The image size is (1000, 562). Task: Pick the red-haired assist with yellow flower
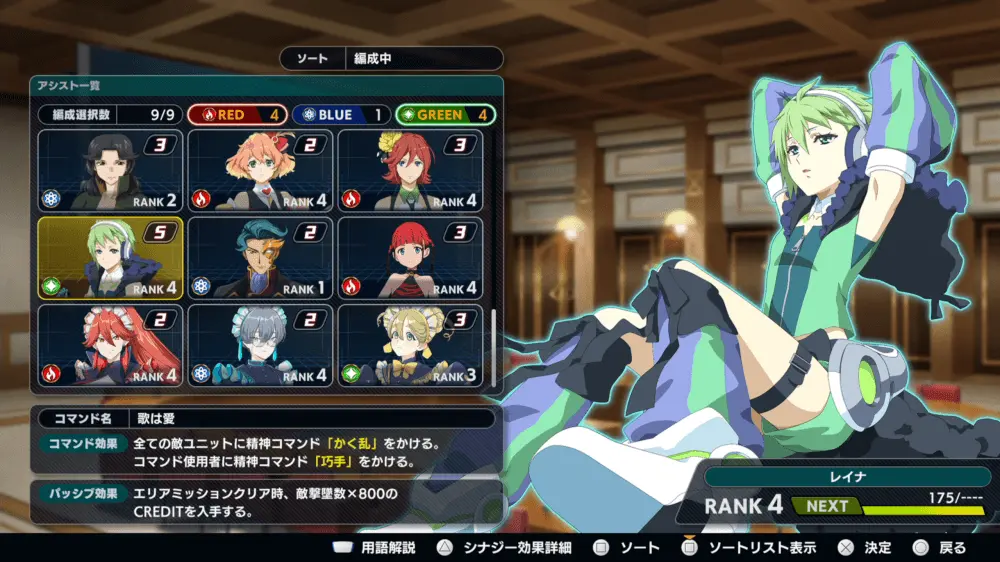pos(410,171)
